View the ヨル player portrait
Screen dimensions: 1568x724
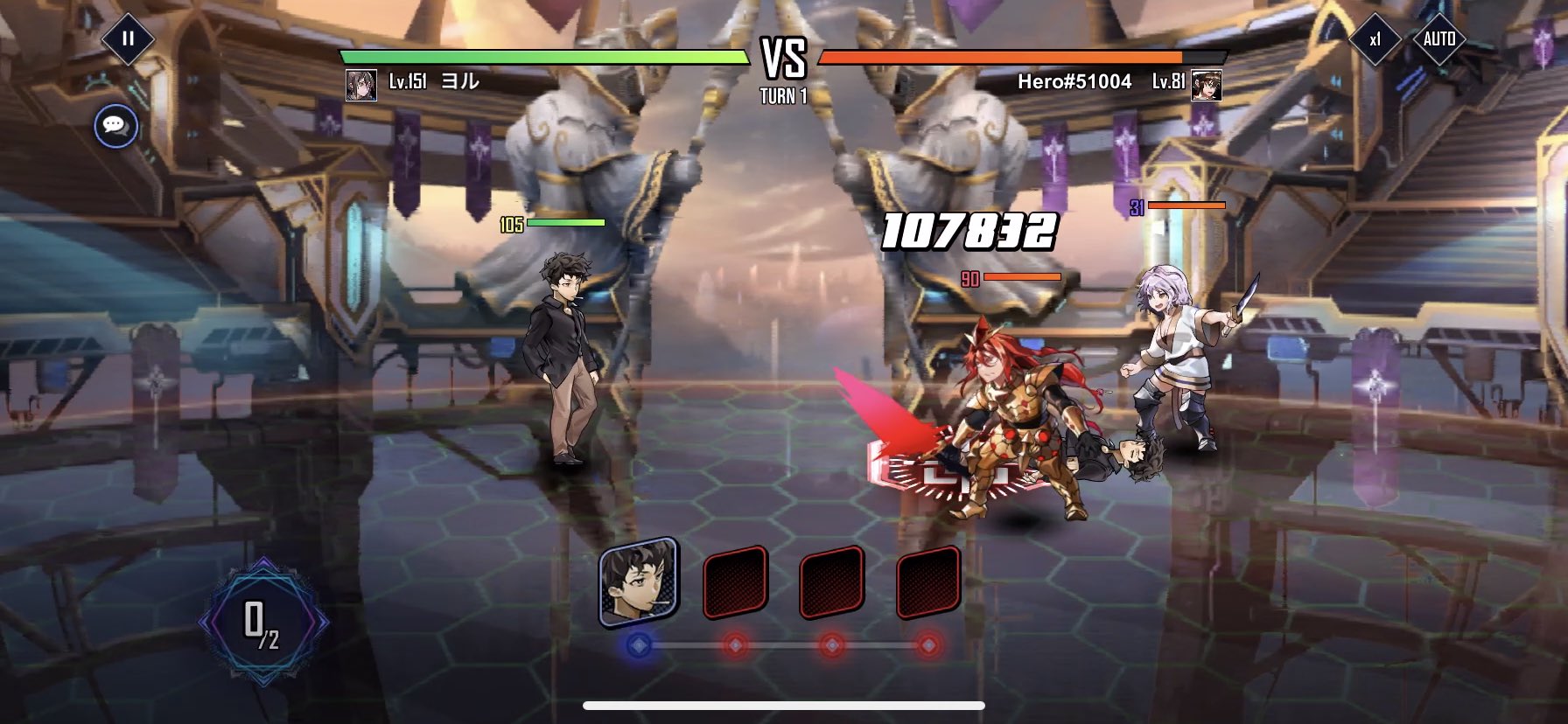click(361, 85)
